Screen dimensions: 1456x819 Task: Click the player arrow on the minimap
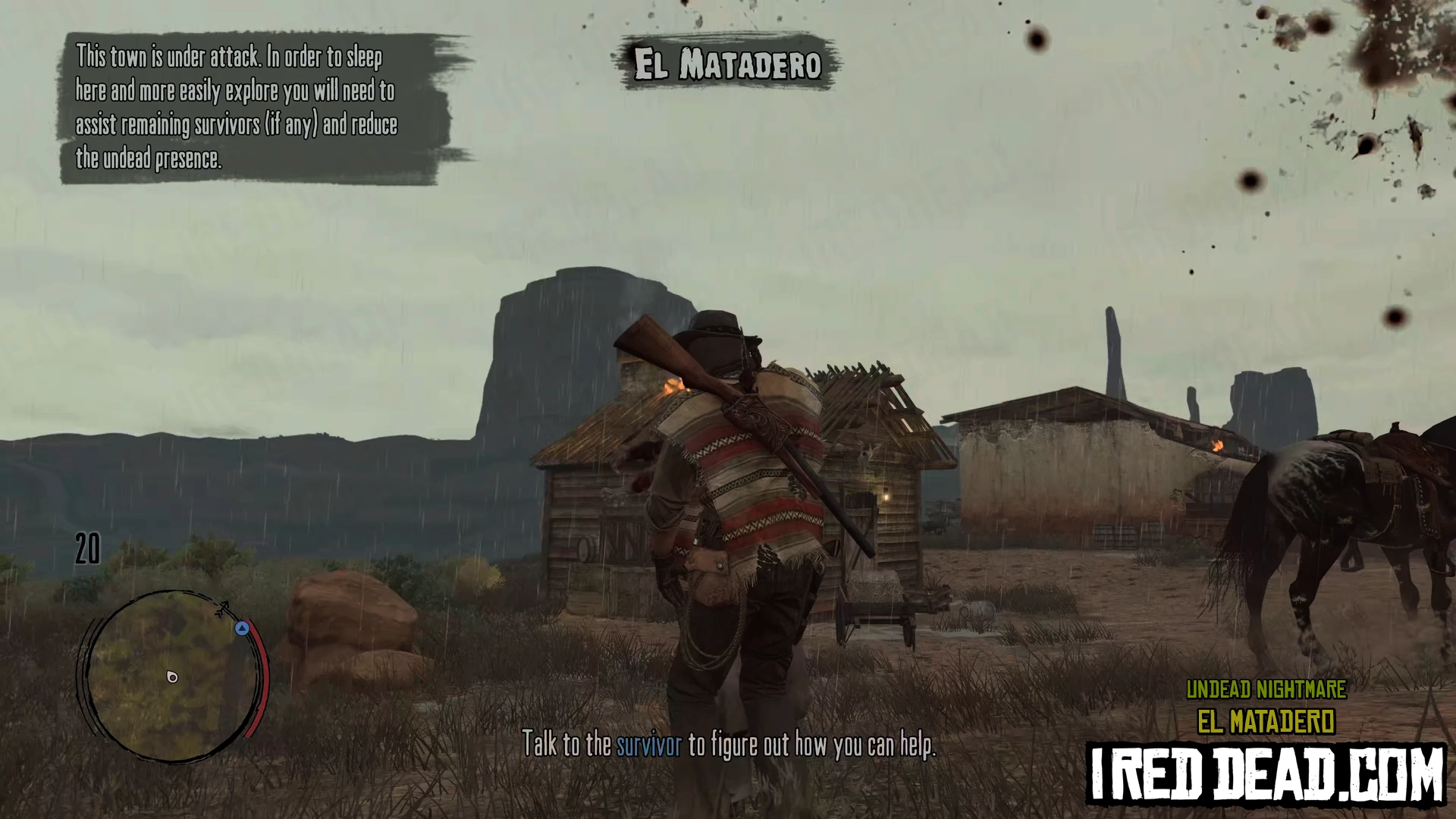pyautogui.click(x=172, y=676)
